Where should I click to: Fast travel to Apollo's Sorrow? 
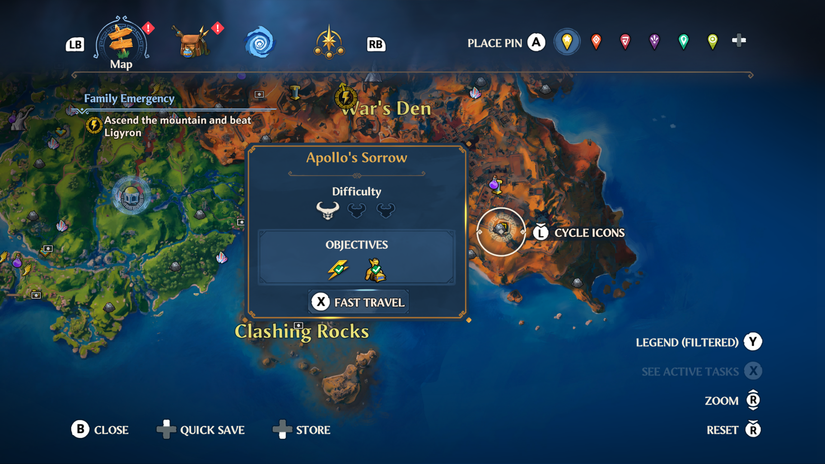(358, 302)
